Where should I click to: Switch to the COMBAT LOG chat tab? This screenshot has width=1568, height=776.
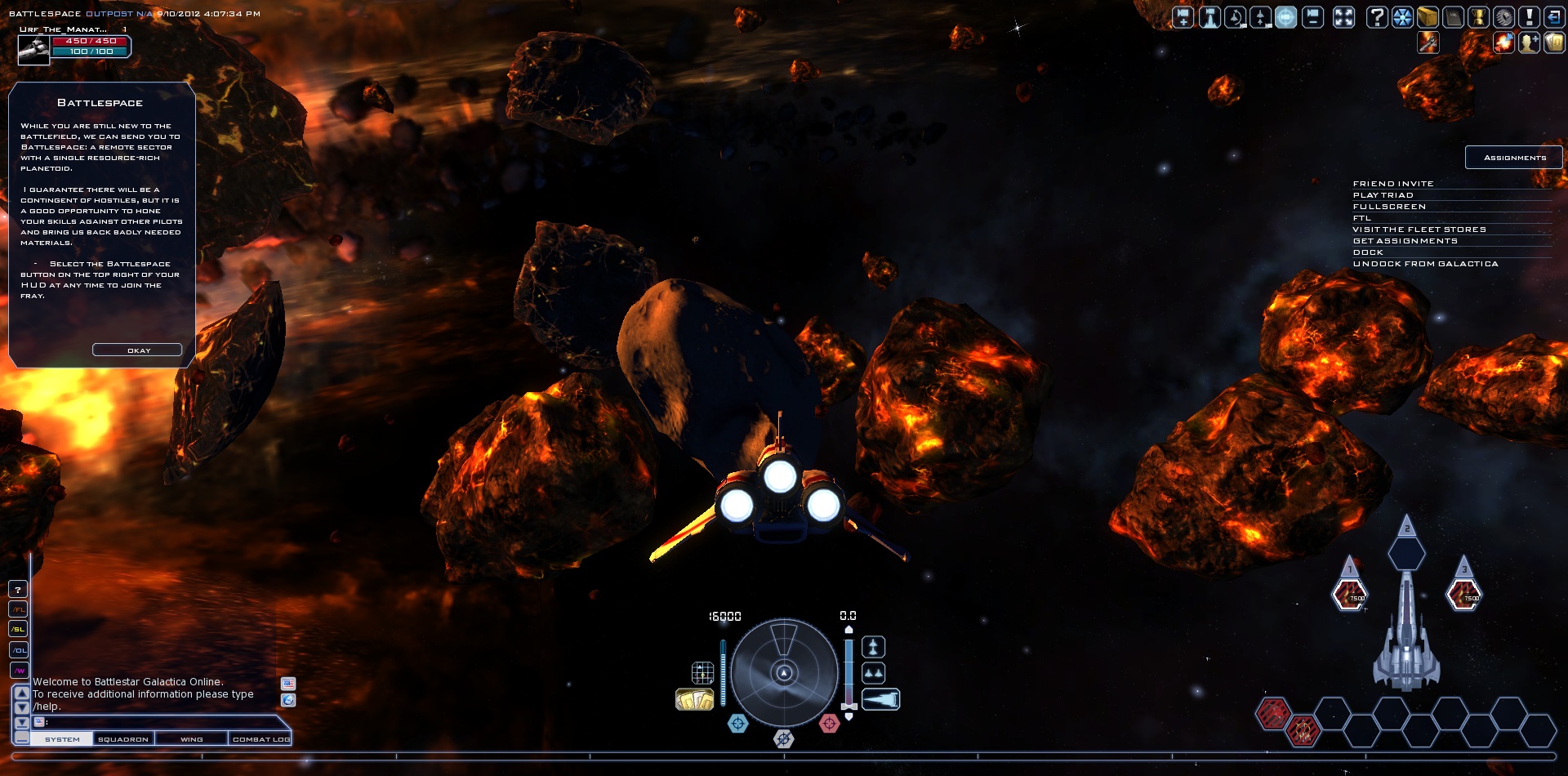[x=261, y=738]
